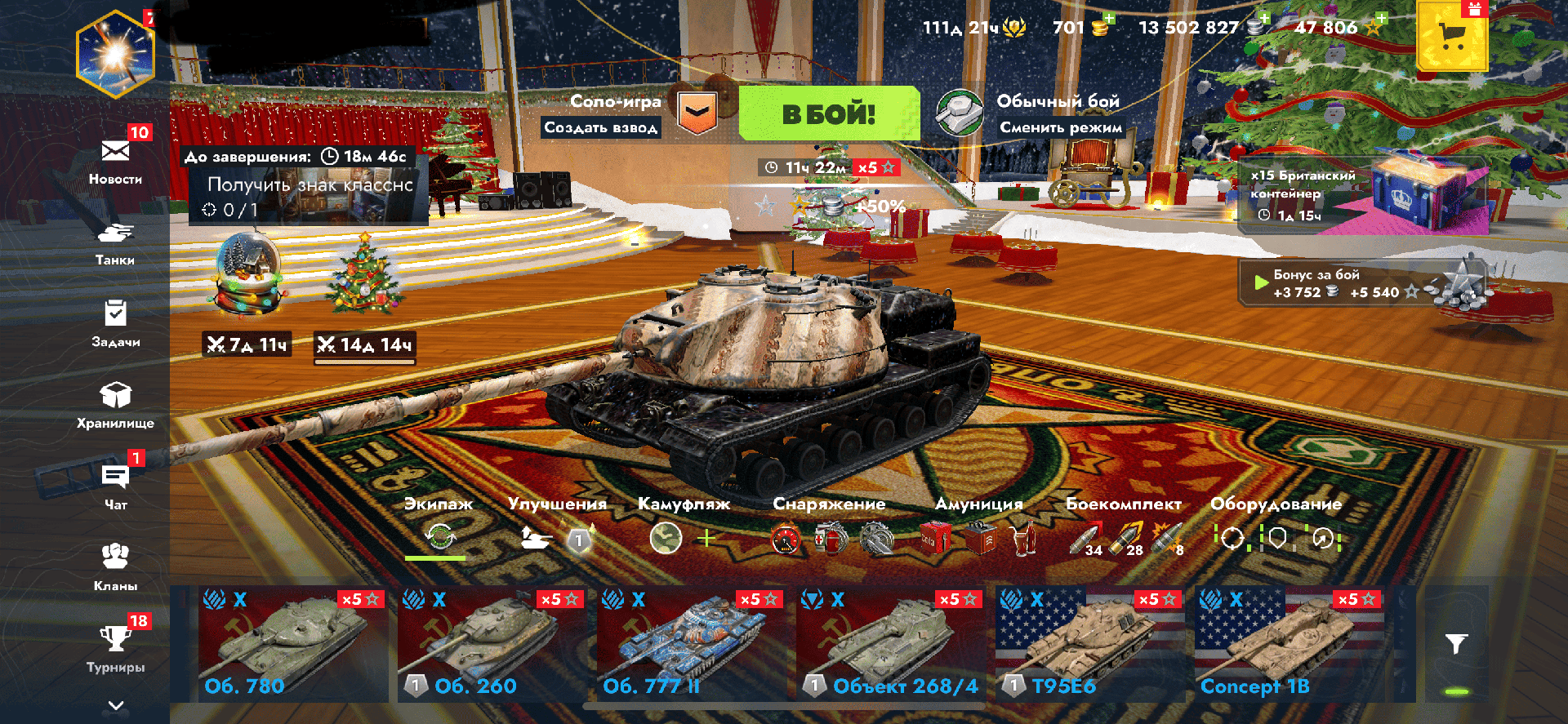Open the Экипаж crew section
The width and height of the screenshot is (1568, 724).
point(439,527)
